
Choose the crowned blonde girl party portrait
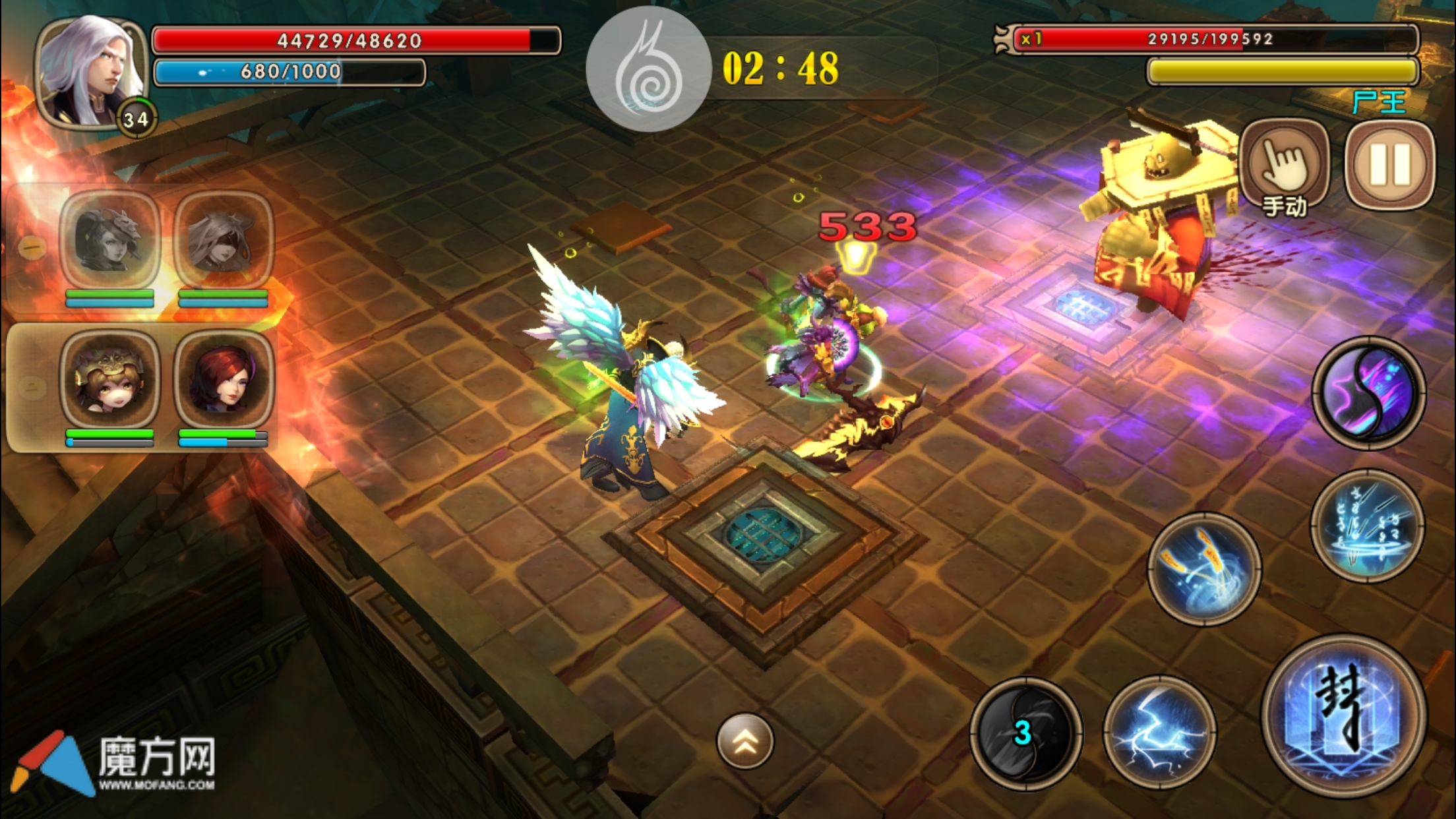(110, 380)
